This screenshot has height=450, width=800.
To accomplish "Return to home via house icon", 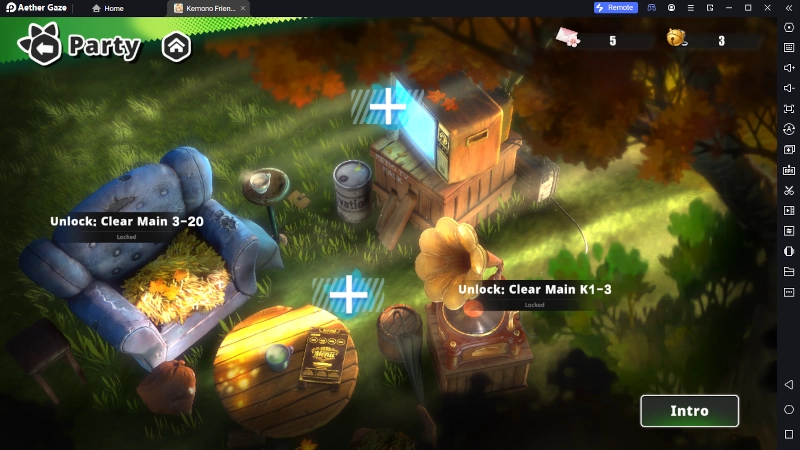I will (176, 46).
